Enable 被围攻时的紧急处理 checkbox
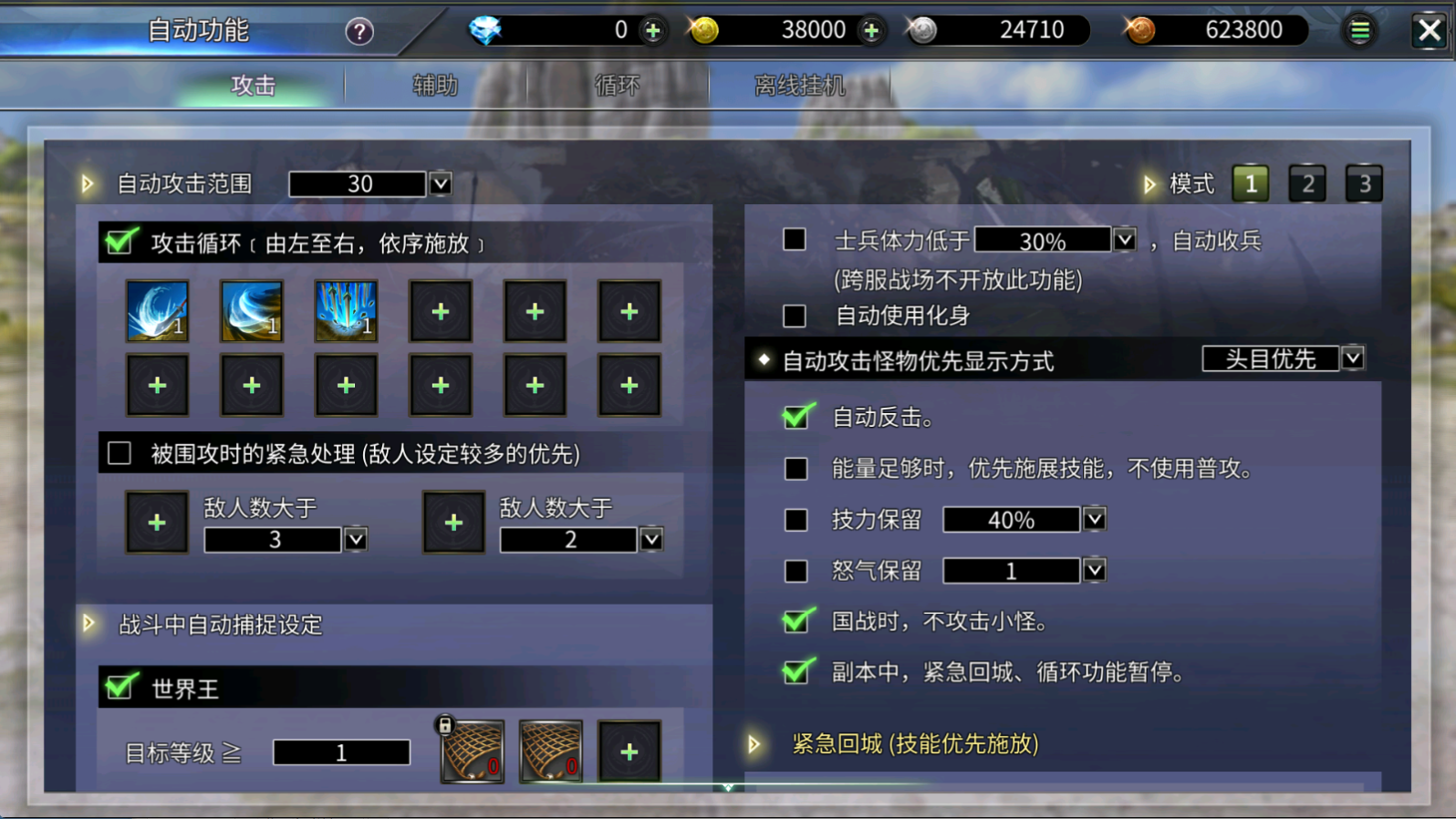This screenshot has height=819, width=1456. [x=119, y=453]
